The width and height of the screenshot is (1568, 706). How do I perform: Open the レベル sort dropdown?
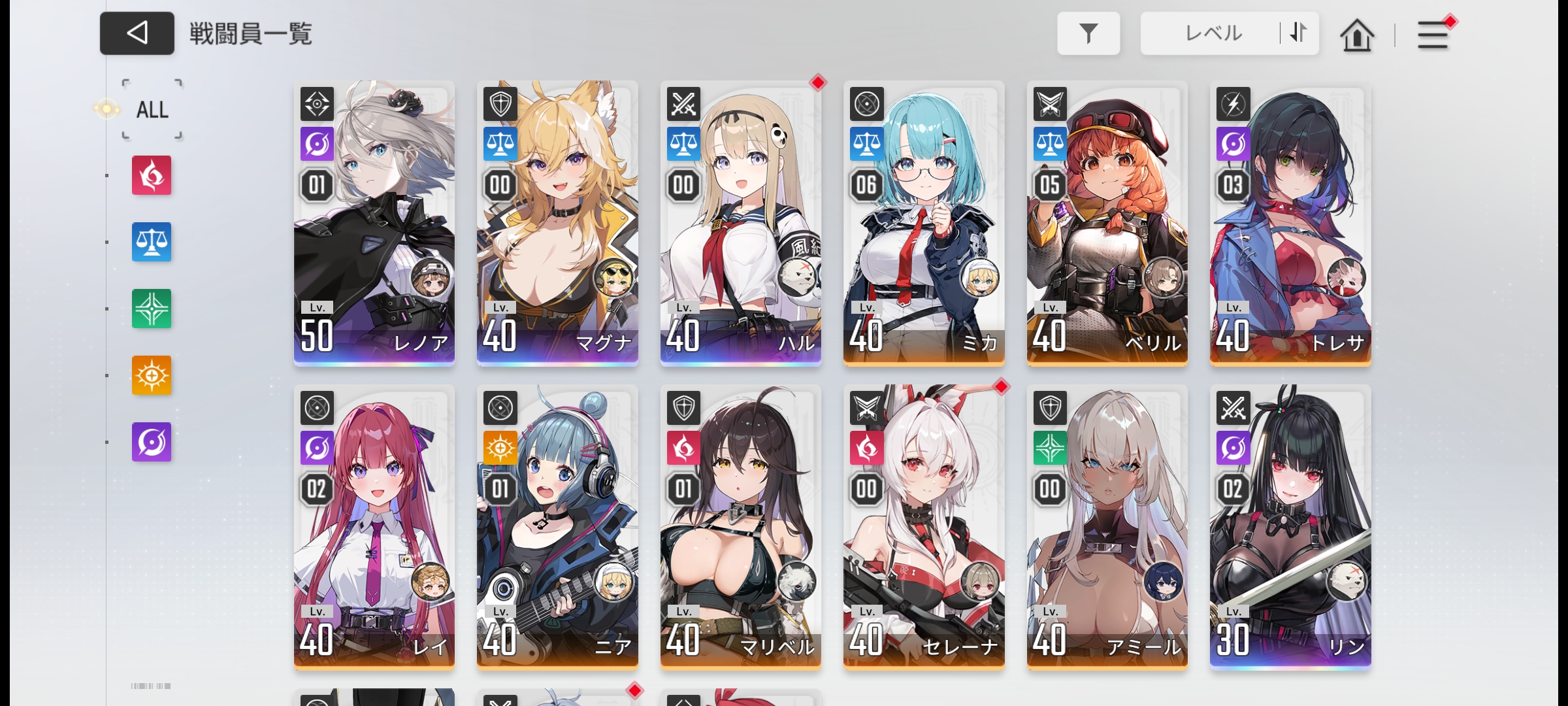(x=1212, y=33)
